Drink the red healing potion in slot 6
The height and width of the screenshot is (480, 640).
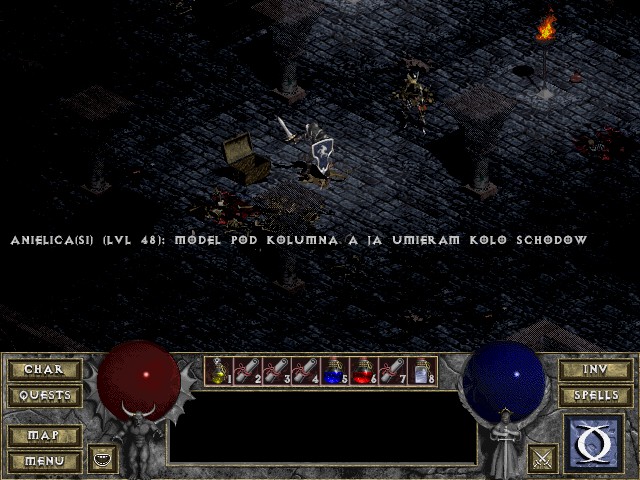click(x=364, y=371)
